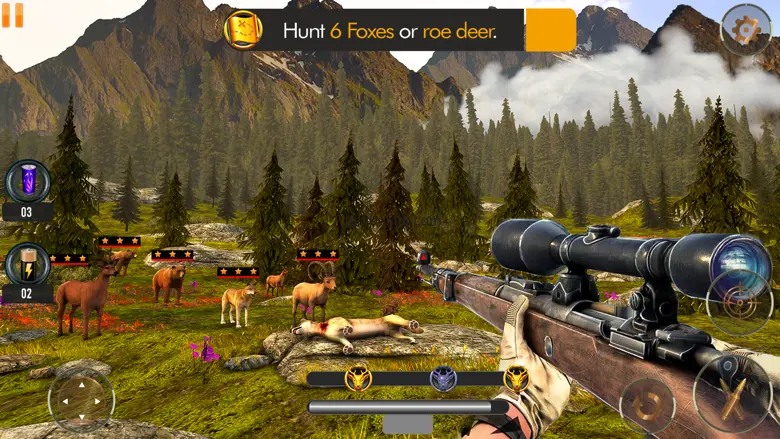Tap the scope crosshair aim button

click(x=739, y=302)
